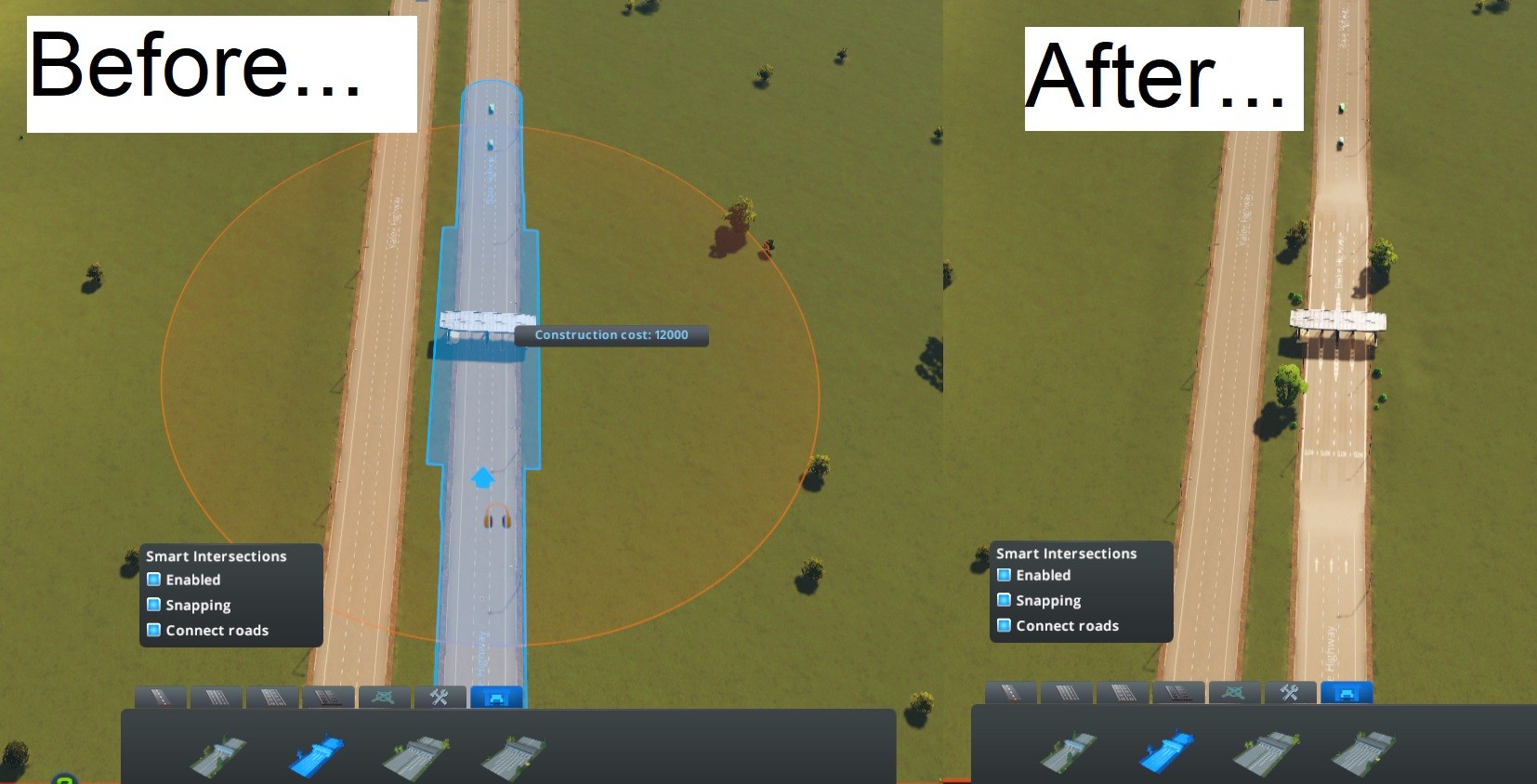Select the road maintenance wrench-and-hammer icon
This screenshot has width=1537, height=784.
coord(440,697)
